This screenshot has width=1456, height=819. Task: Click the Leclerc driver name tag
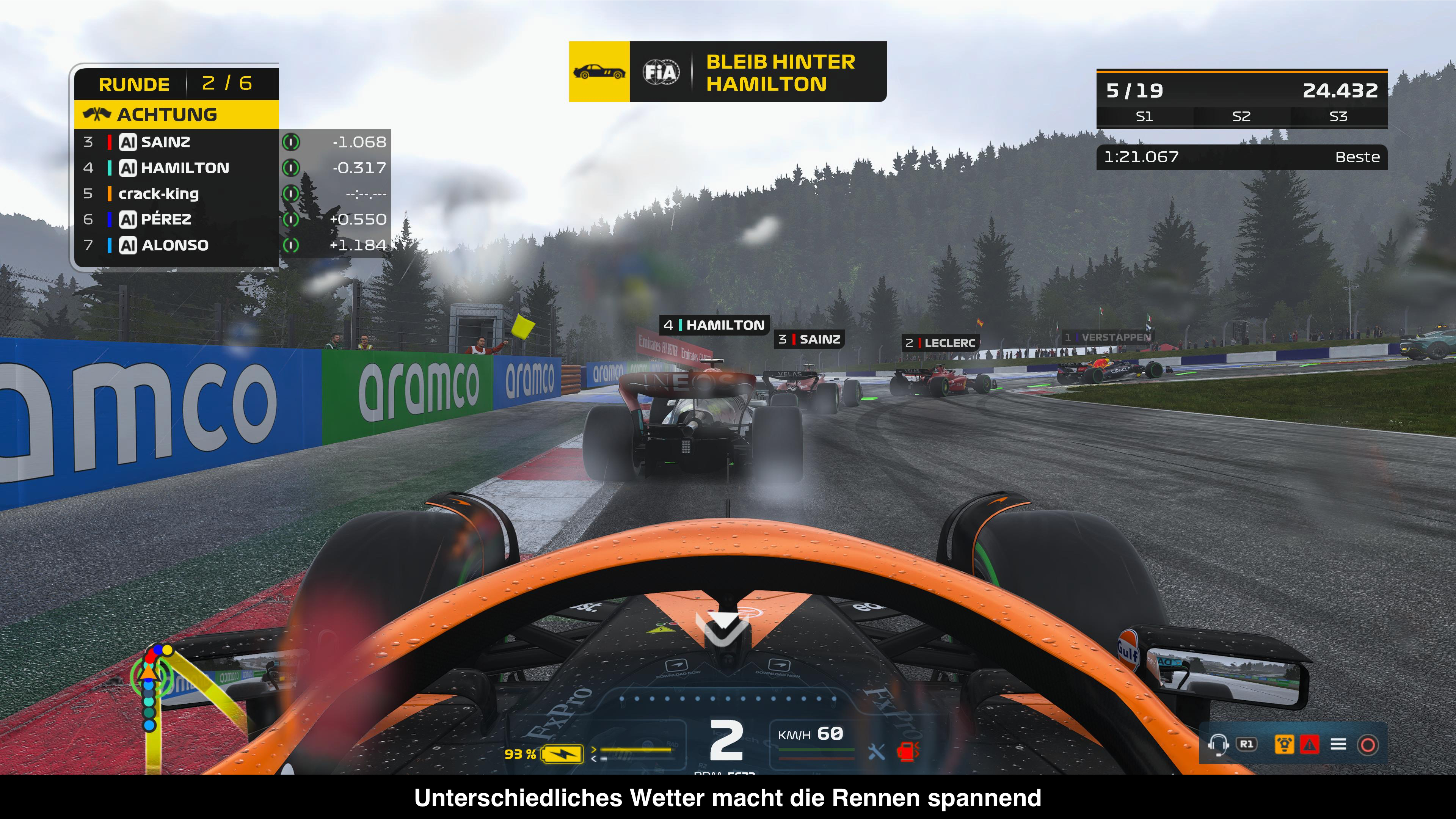coord(940,342)
